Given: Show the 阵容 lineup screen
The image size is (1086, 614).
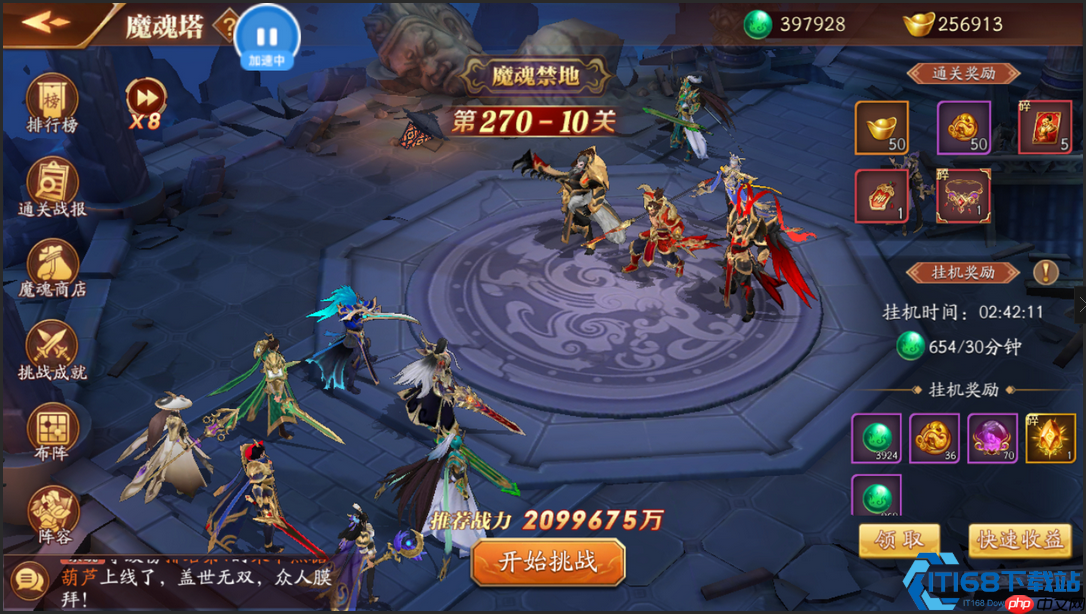Looking at the screenshot, I should [x=52, y=515].
